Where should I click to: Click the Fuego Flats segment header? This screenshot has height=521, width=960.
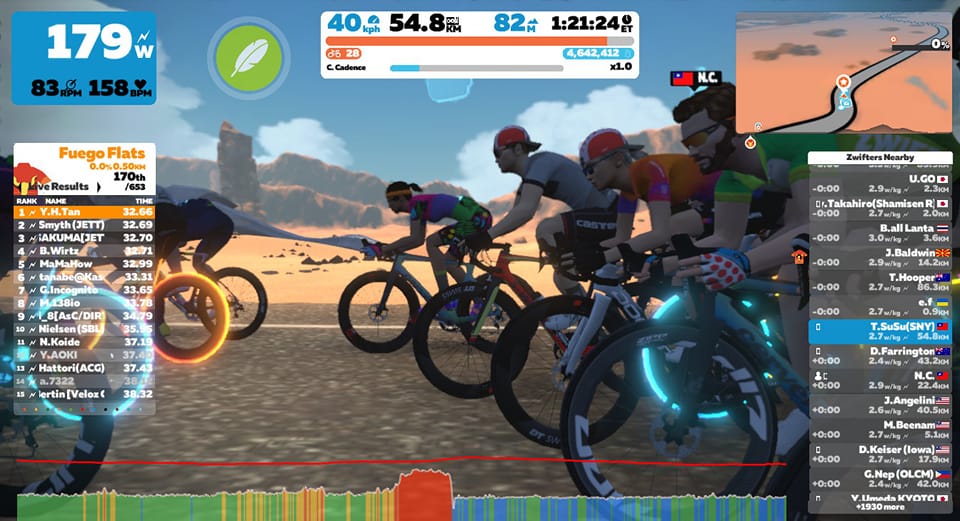click(x=105, y=153)
